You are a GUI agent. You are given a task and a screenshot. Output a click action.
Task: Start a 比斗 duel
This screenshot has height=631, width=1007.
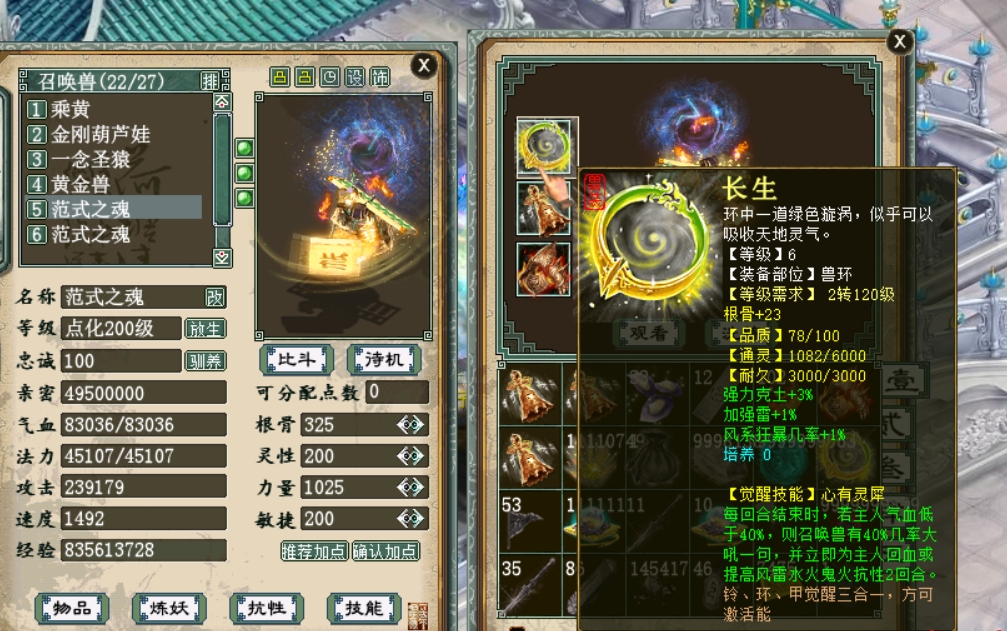coord(296,358)
